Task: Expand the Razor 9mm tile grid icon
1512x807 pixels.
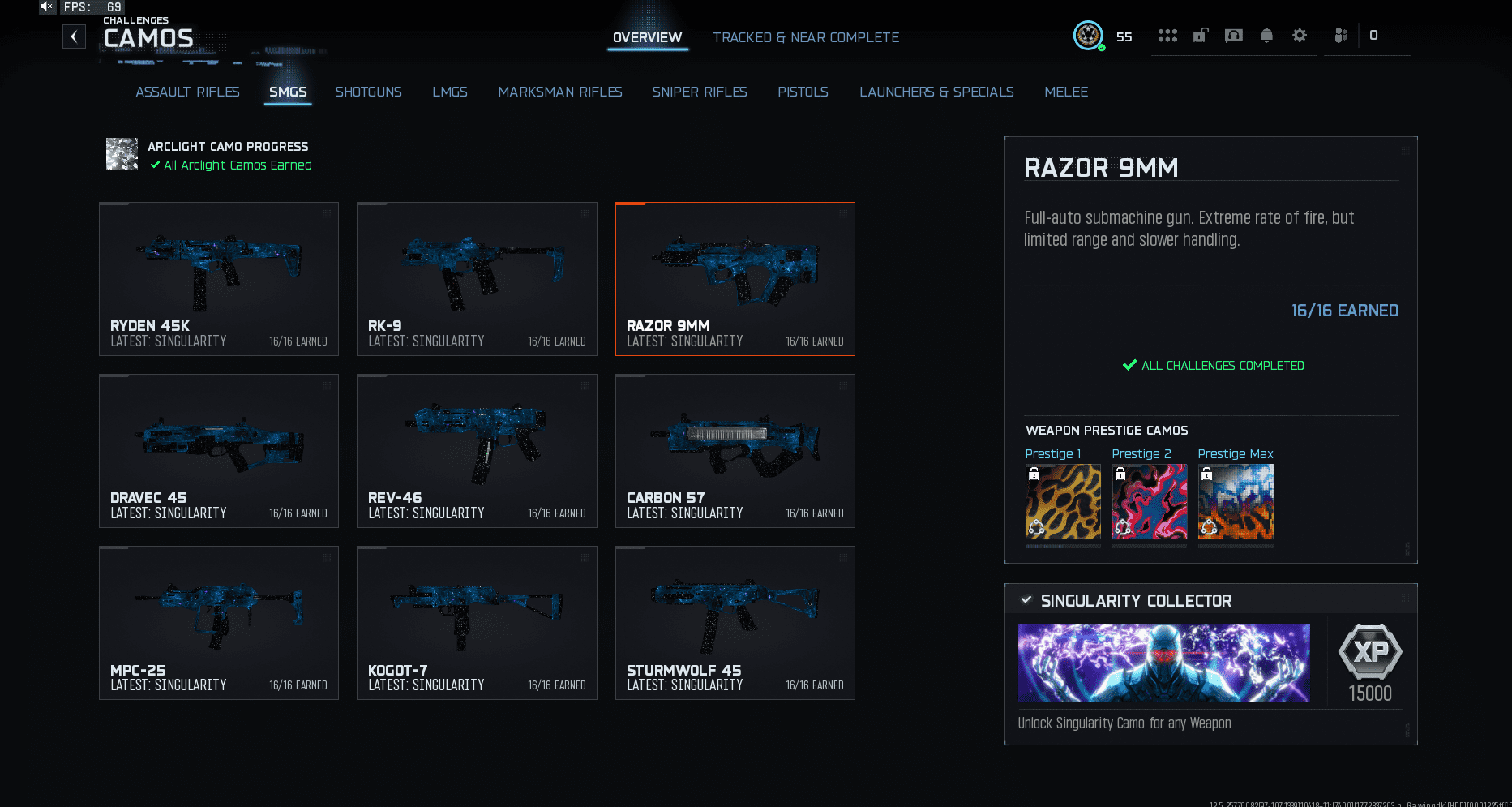Action: tap(842, 214)
